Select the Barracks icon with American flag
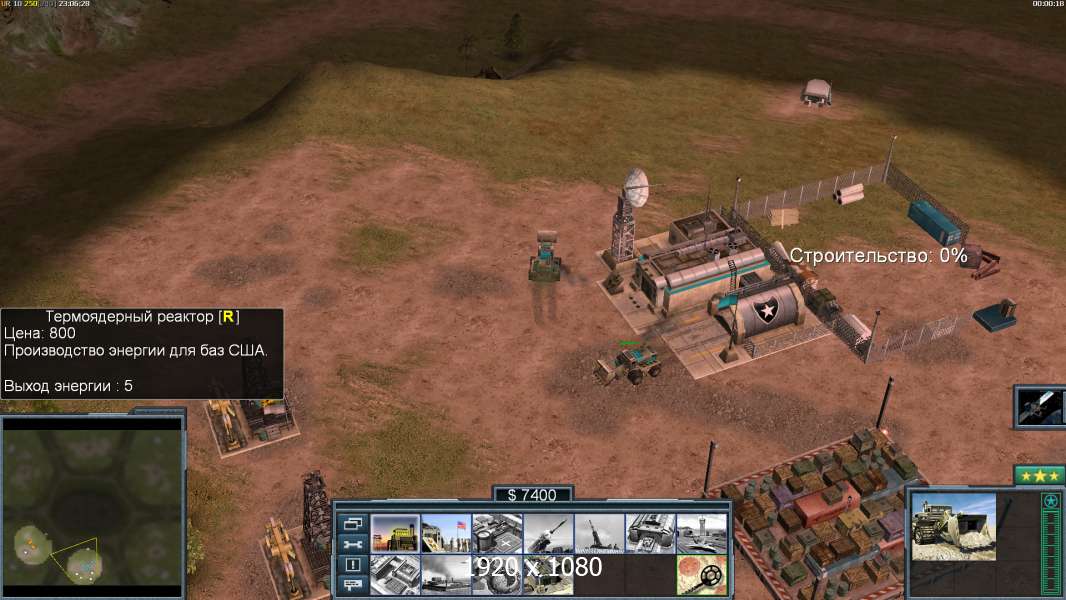1066x600 pixels. 446,534
